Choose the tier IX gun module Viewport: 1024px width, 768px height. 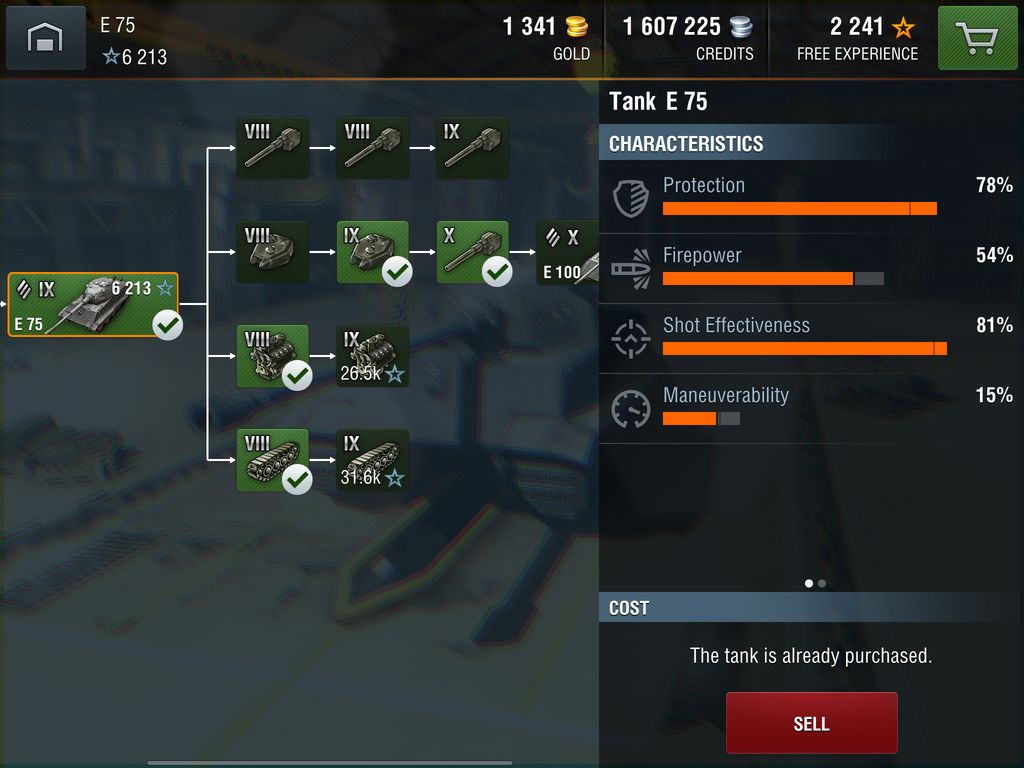pyautogui.click(x=472, y=148)
